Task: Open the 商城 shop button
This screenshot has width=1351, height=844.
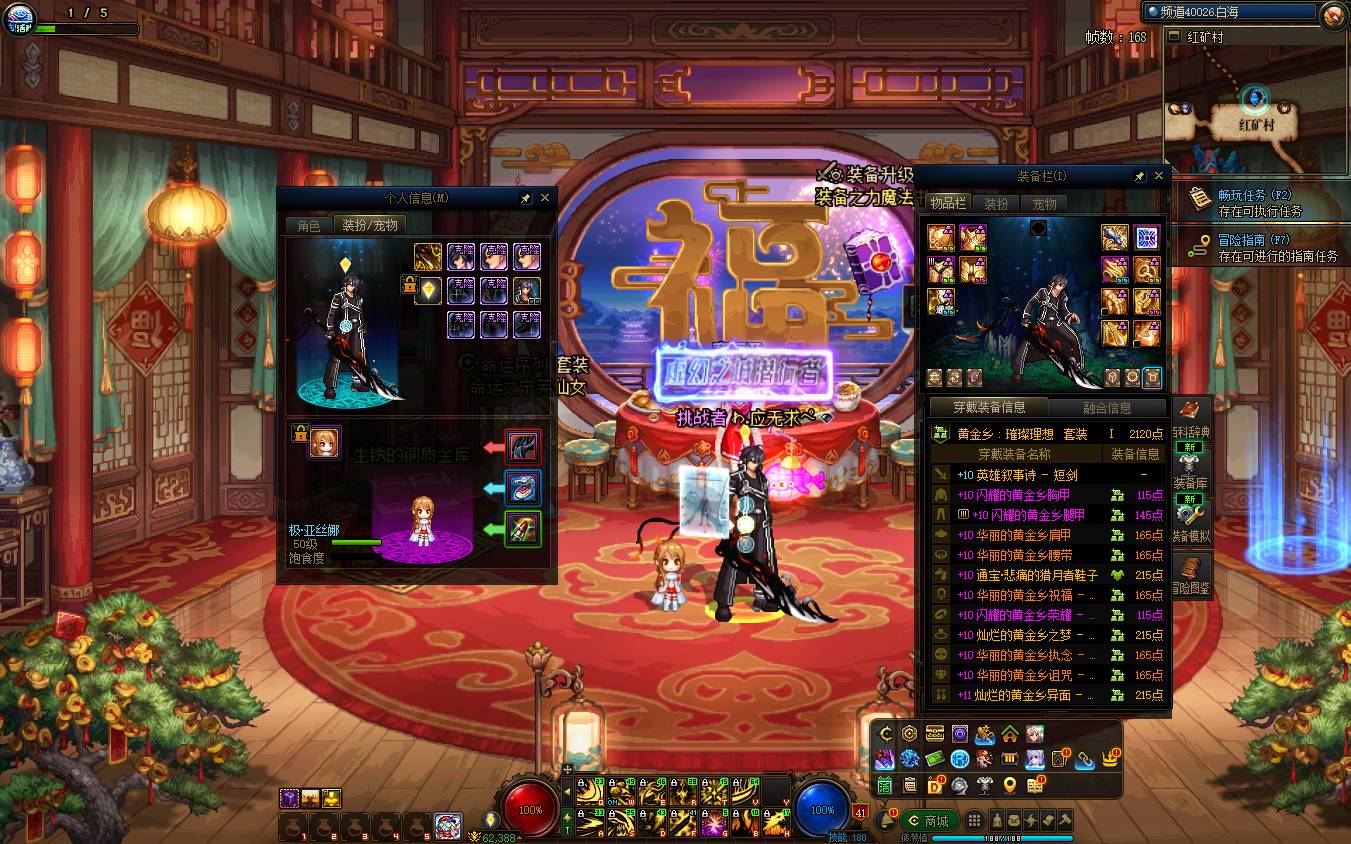Action: coord(927,821)
